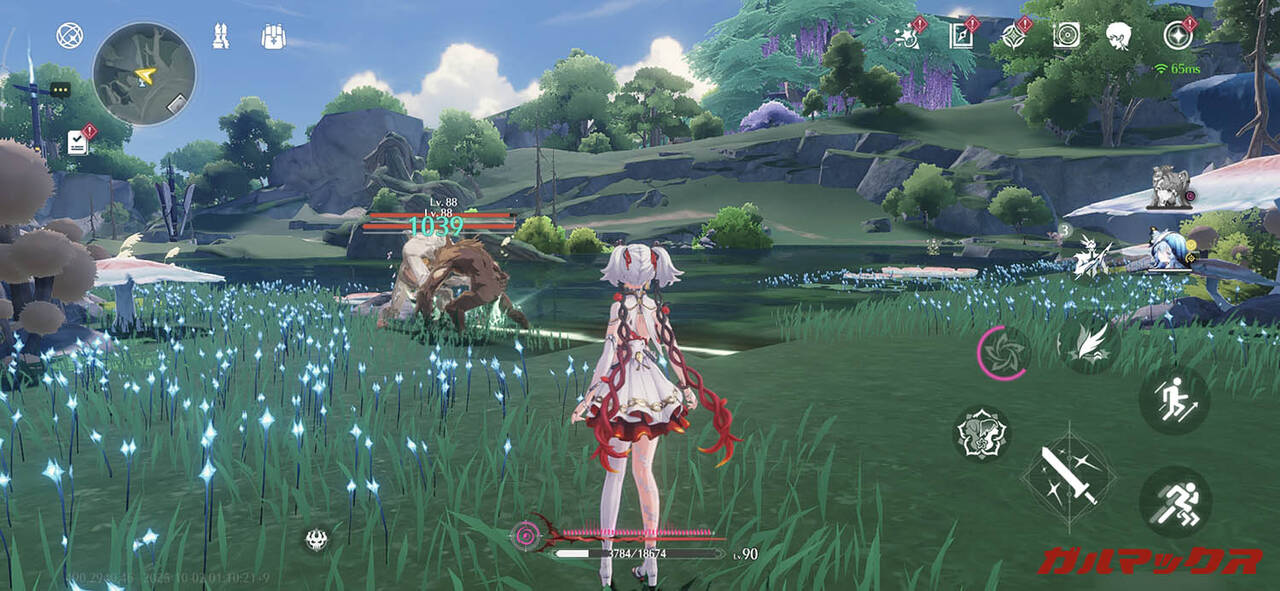Tap the jump button
1280x591 pixels.
tap(1174, 399)
